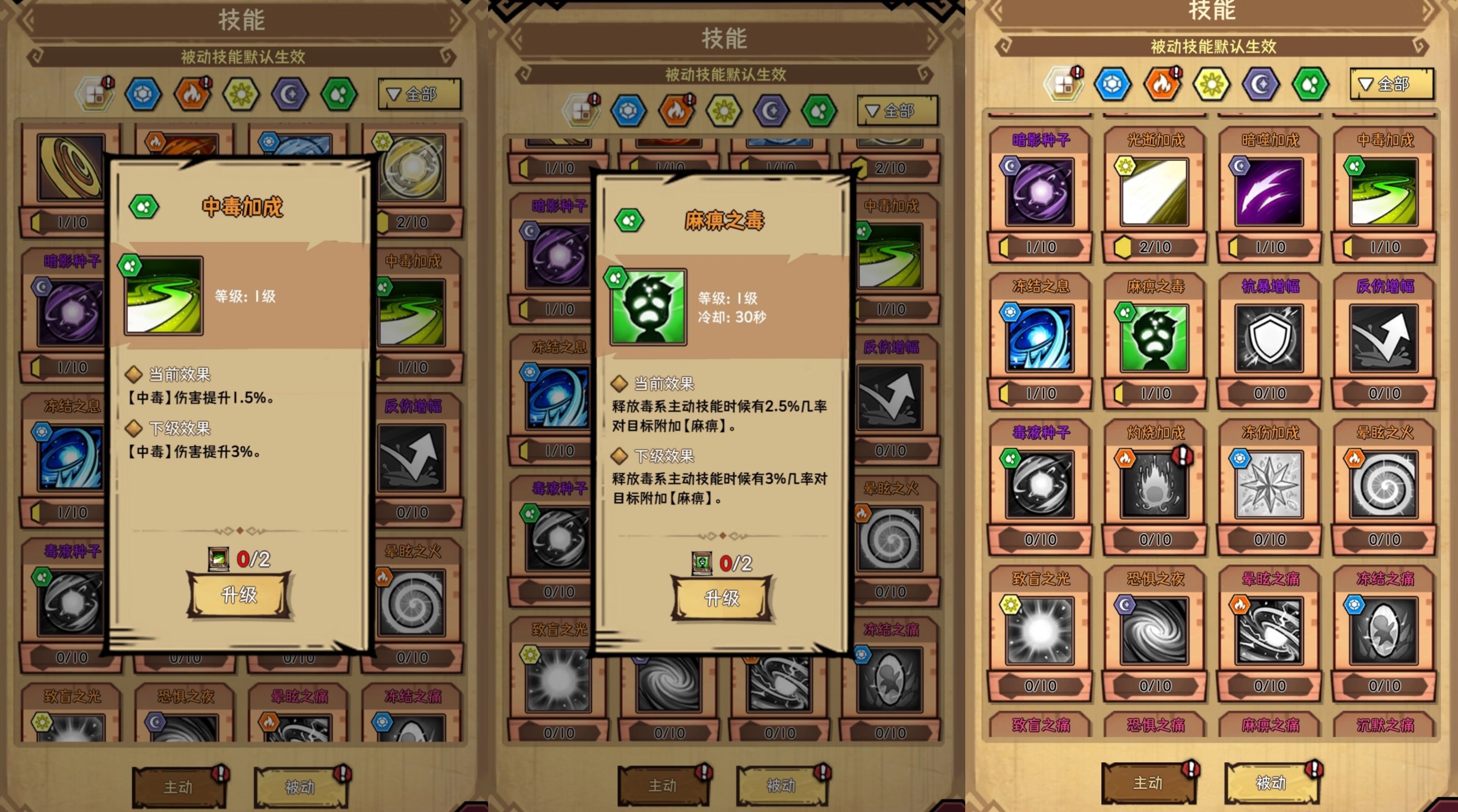Expand the rightmost 全部 filter dropdown
This screenshot has height=812, width=1458.
pyautogui.click(x=1392, y=84)
